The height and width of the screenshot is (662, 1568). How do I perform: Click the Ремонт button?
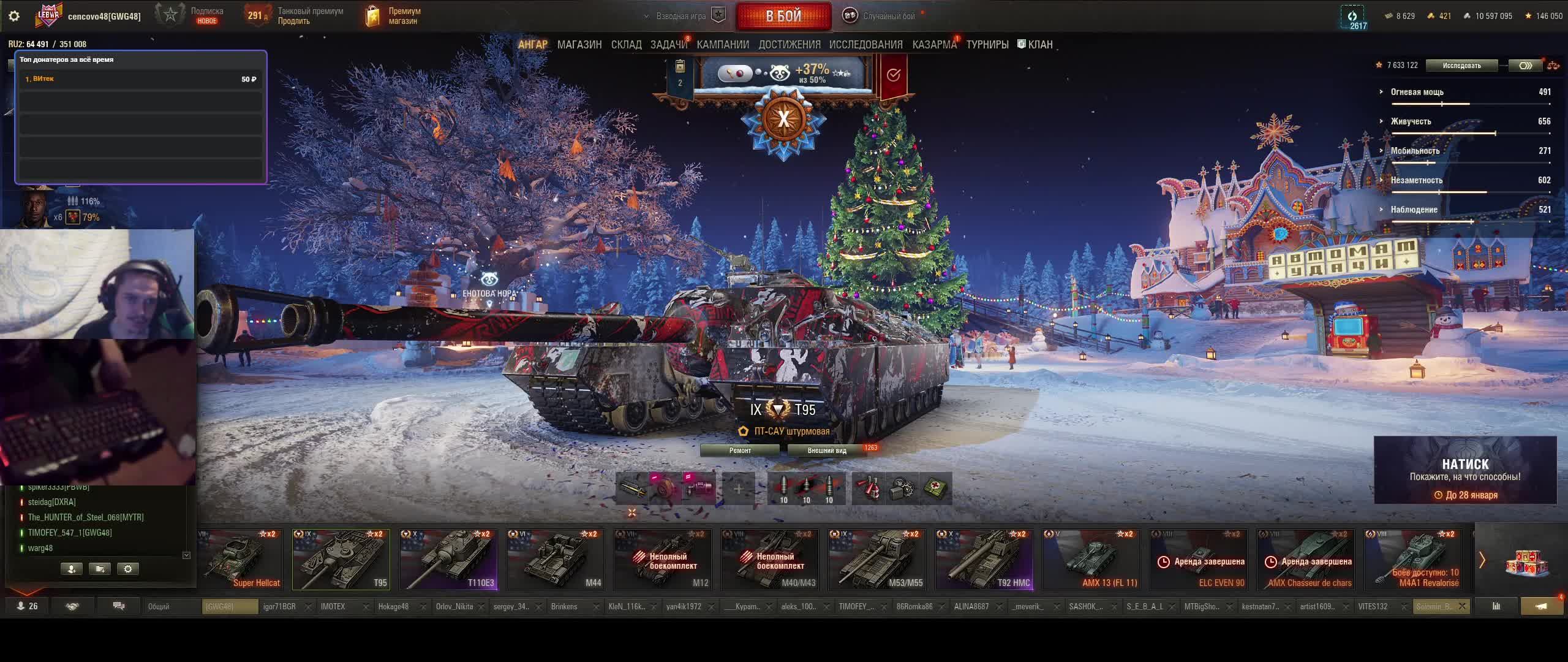pos(740,451)
